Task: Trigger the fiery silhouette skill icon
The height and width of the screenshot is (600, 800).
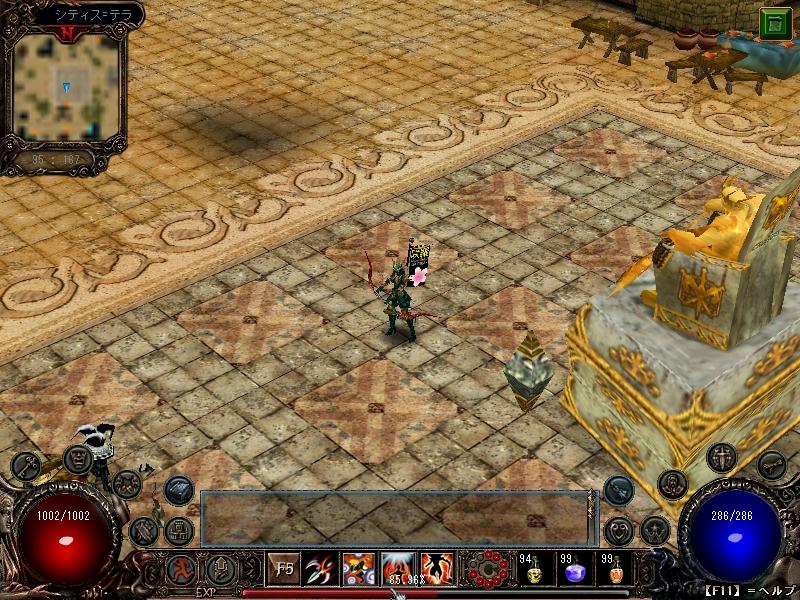Action: click(437, 569)
